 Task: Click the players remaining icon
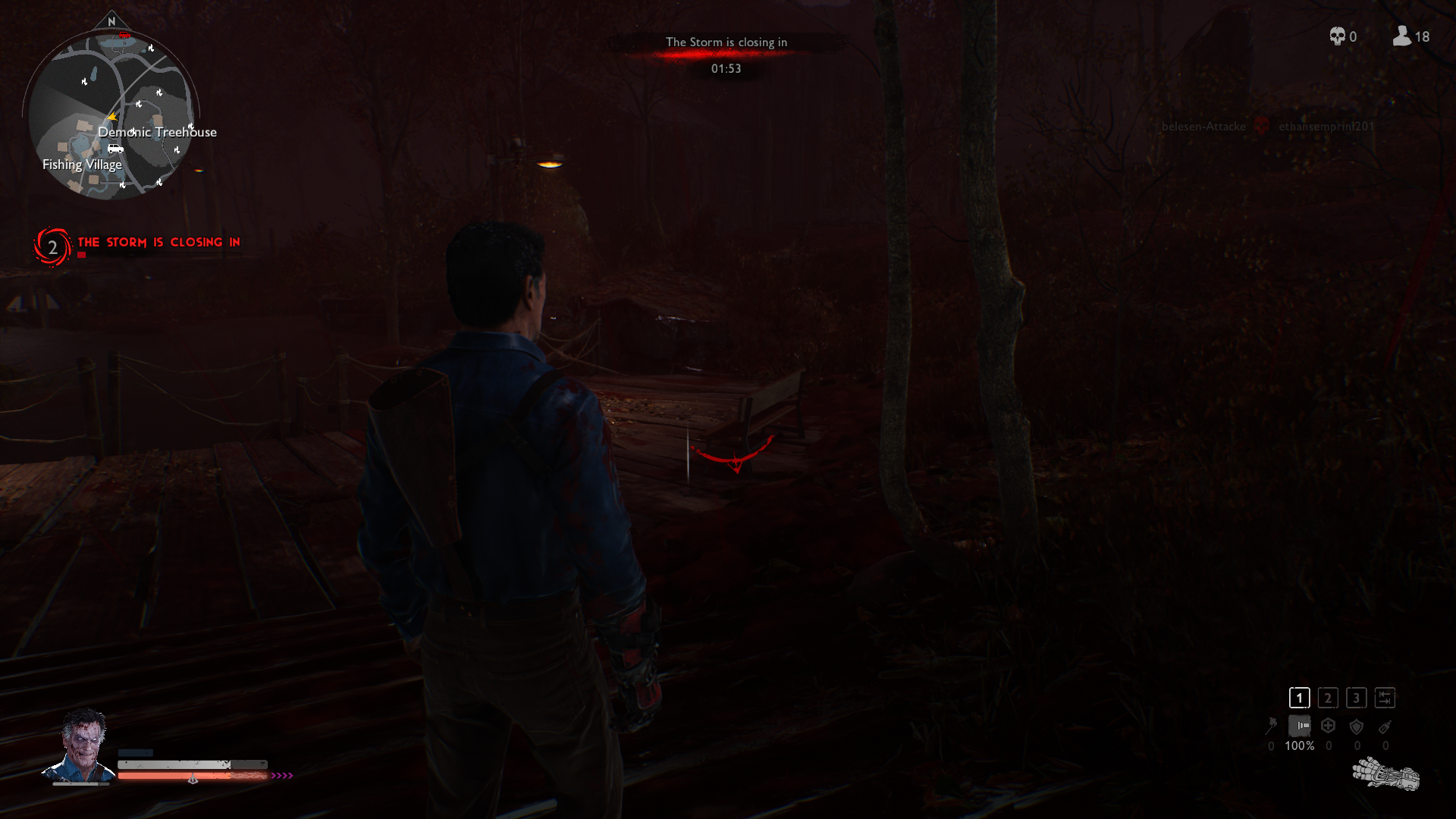[1401, 36]
